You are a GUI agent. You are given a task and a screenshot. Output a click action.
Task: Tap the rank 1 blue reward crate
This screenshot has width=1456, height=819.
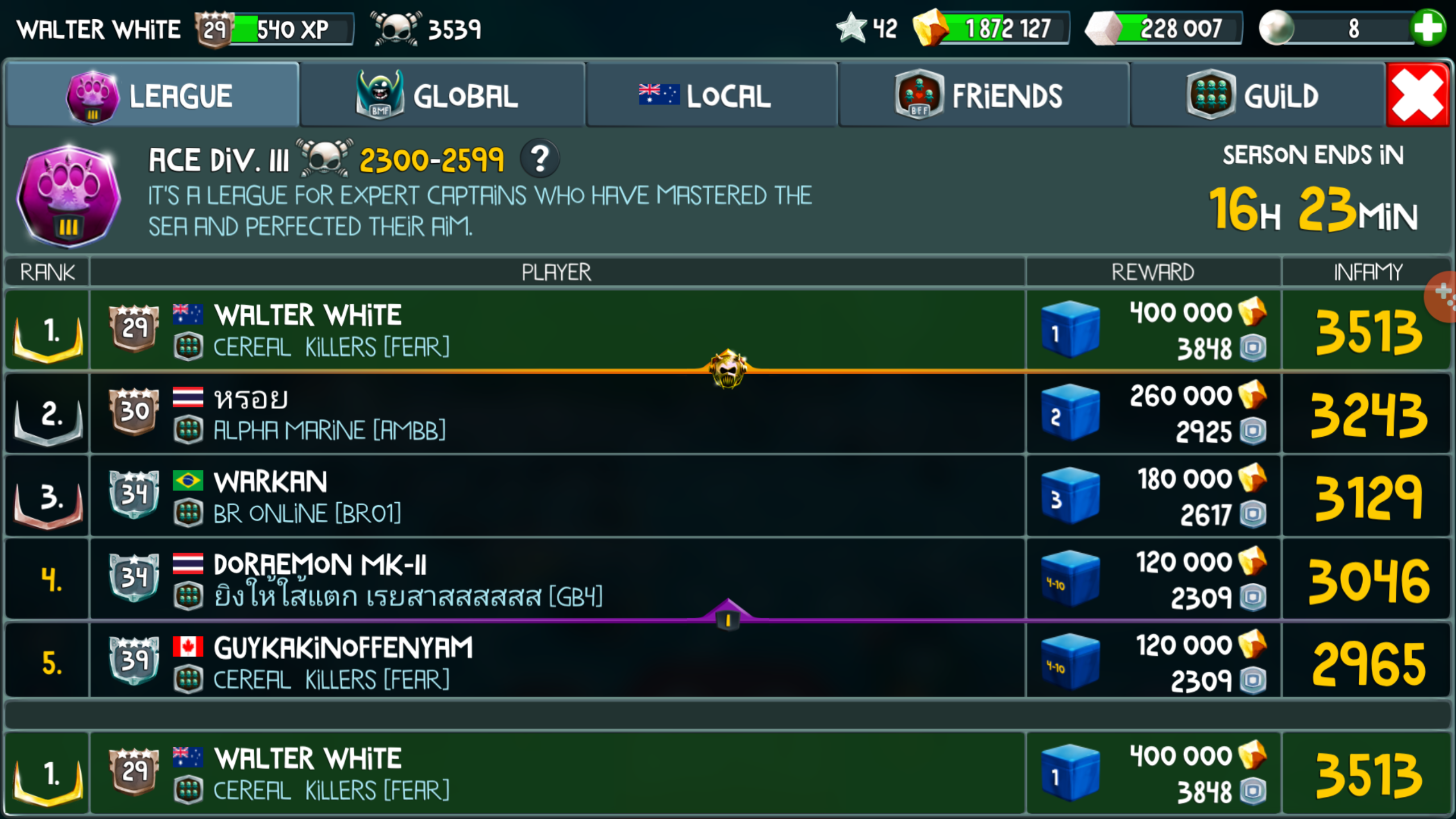(x=1070, y=330)
